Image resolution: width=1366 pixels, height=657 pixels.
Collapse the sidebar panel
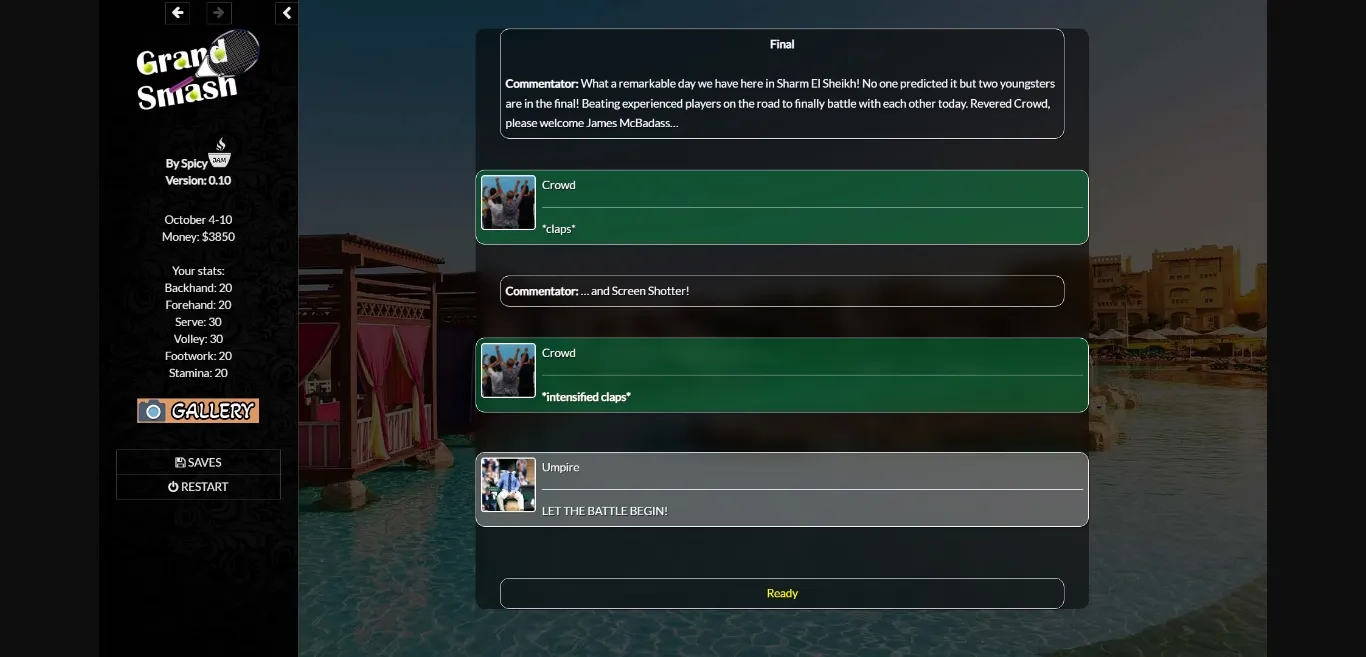pyautogui.click(x=287, y=13)
